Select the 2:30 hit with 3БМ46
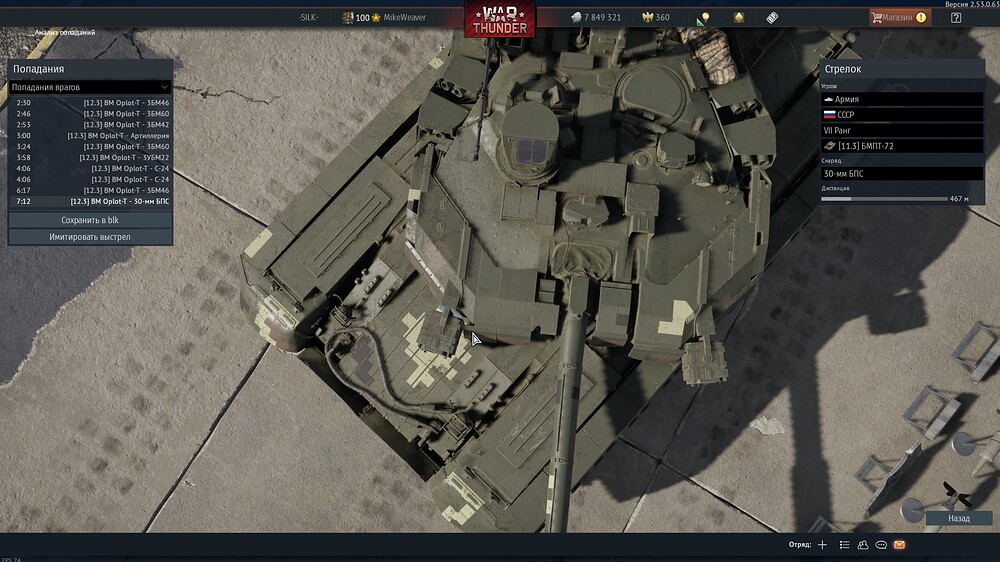Screen dimensions: 1000x562 [x=90, y=102]
